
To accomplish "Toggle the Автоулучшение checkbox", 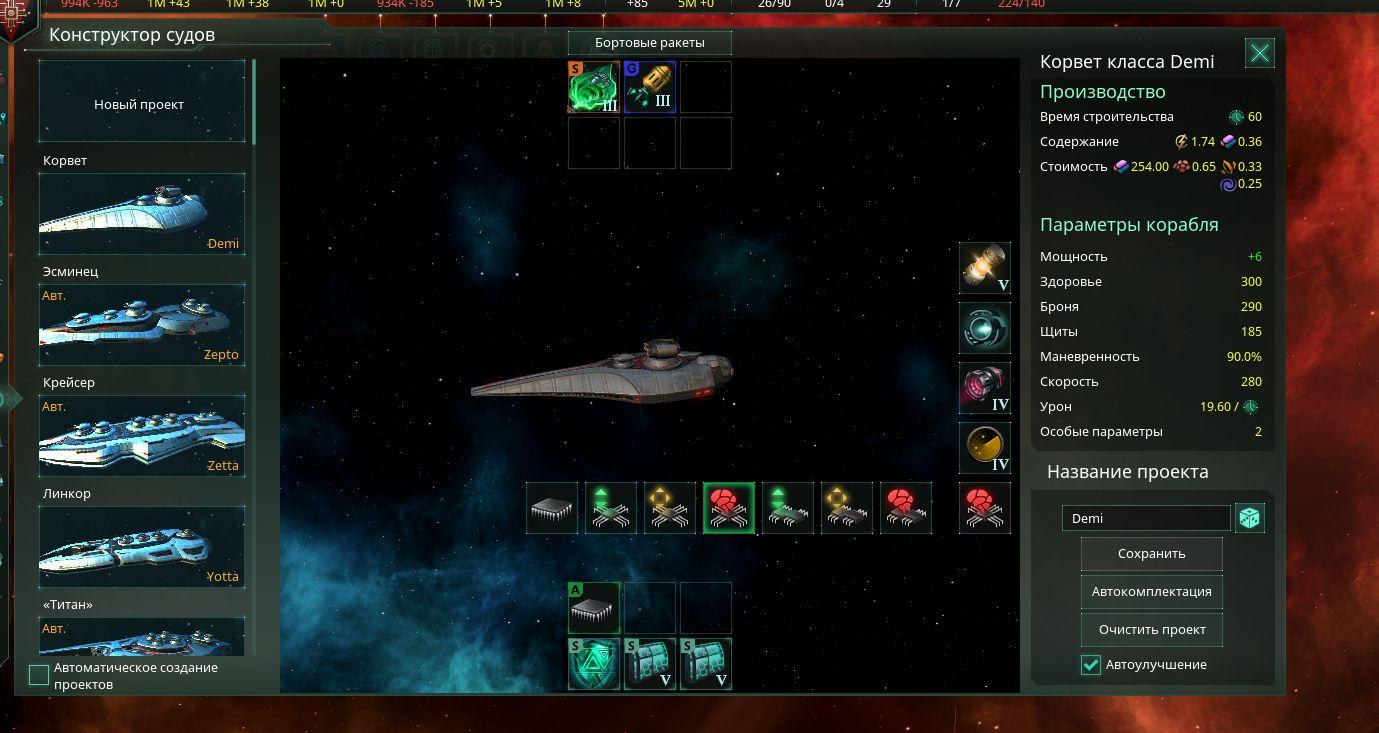I will [1091, 665].
